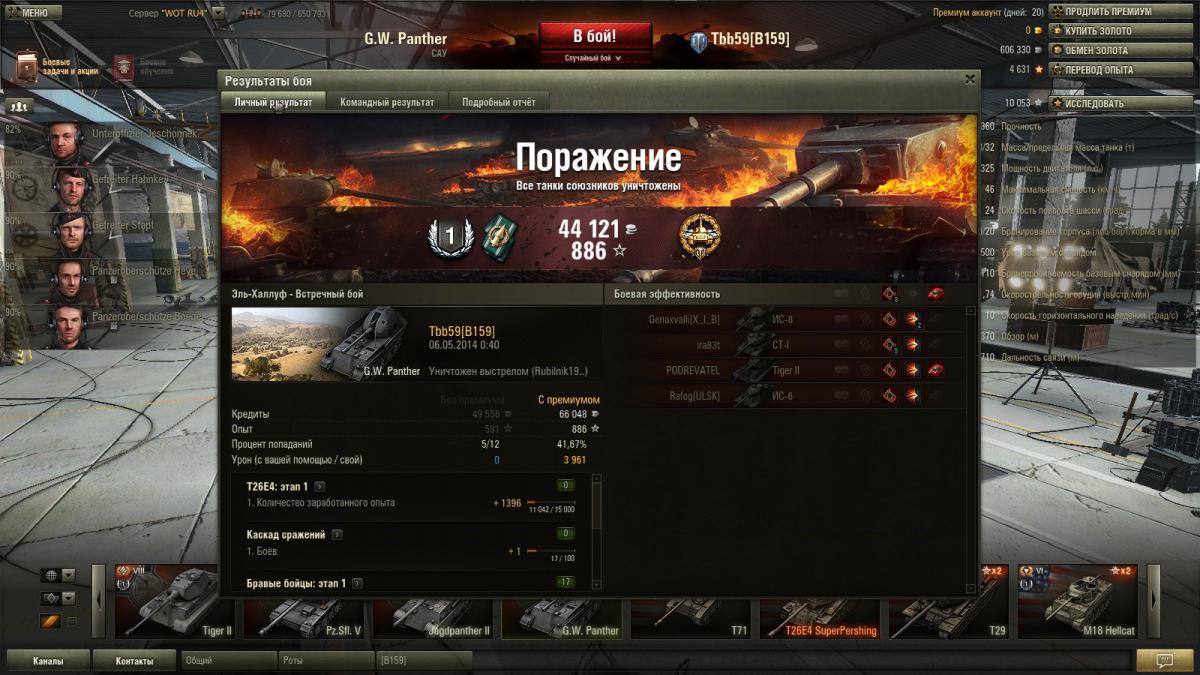Open the Каналы chat channels

click(x=48, y=661)
